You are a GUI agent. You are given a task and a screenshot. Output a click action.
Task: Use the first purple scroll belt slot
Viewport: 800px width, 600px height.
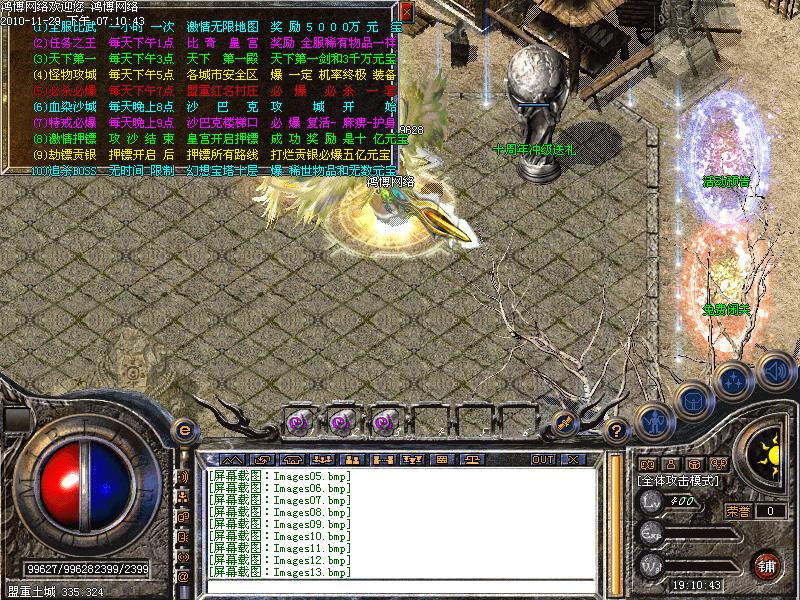[297, 422]
